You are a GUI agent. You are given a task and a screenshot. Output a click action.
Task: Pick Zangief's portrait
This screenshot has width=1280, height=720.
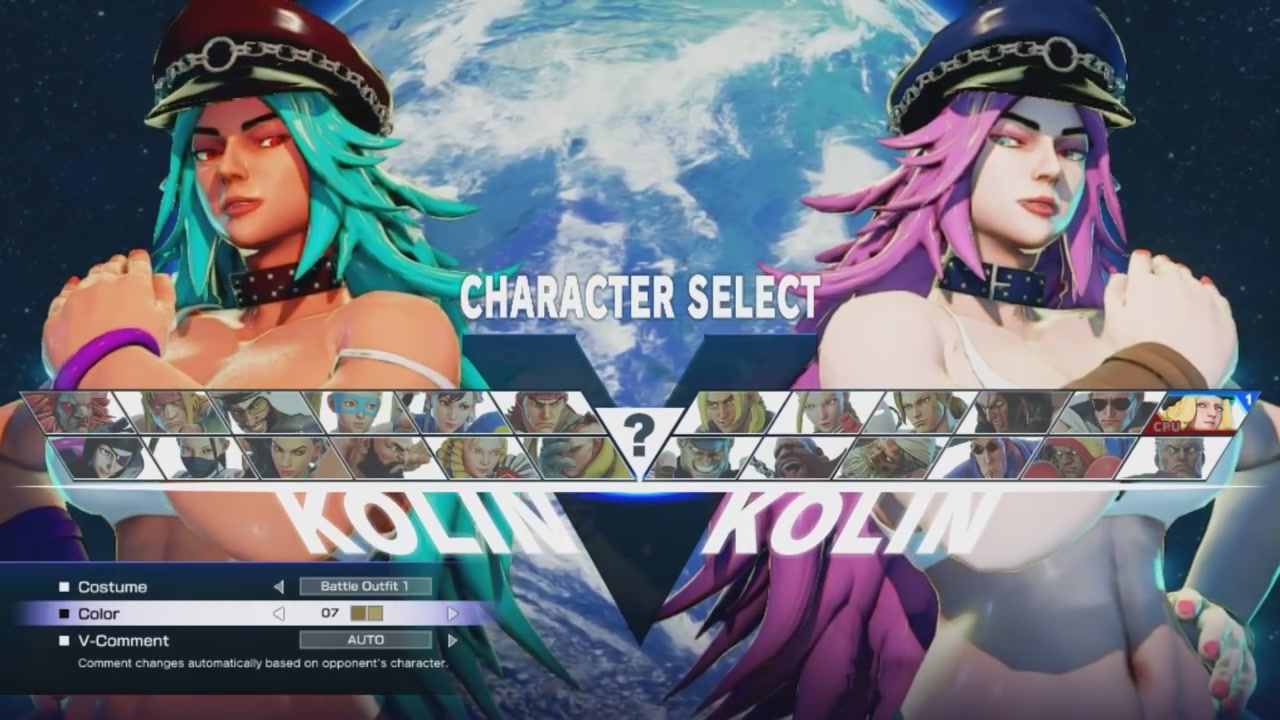390,455
